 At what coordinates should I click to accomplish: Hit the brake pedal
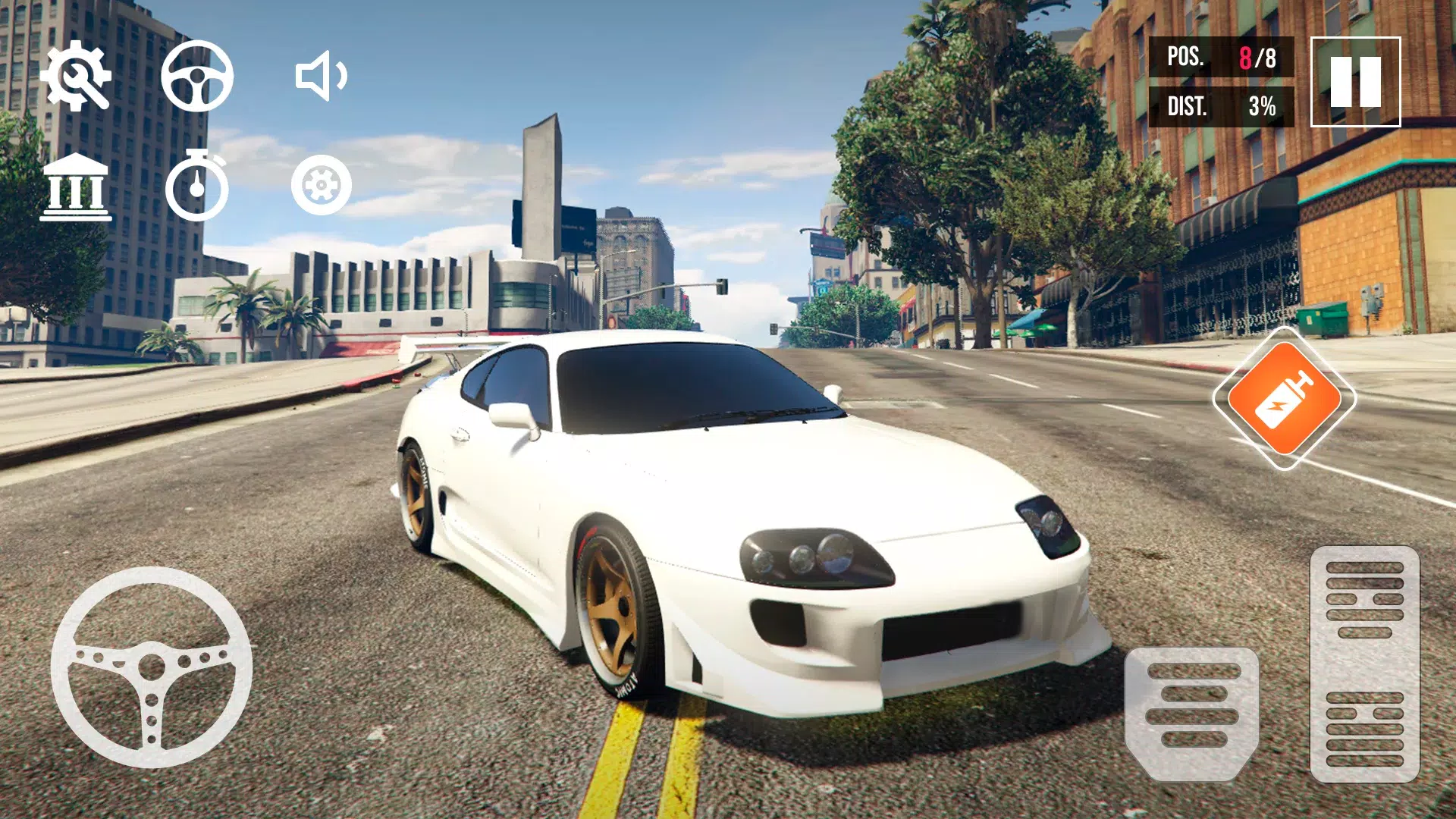(1191, 713)
